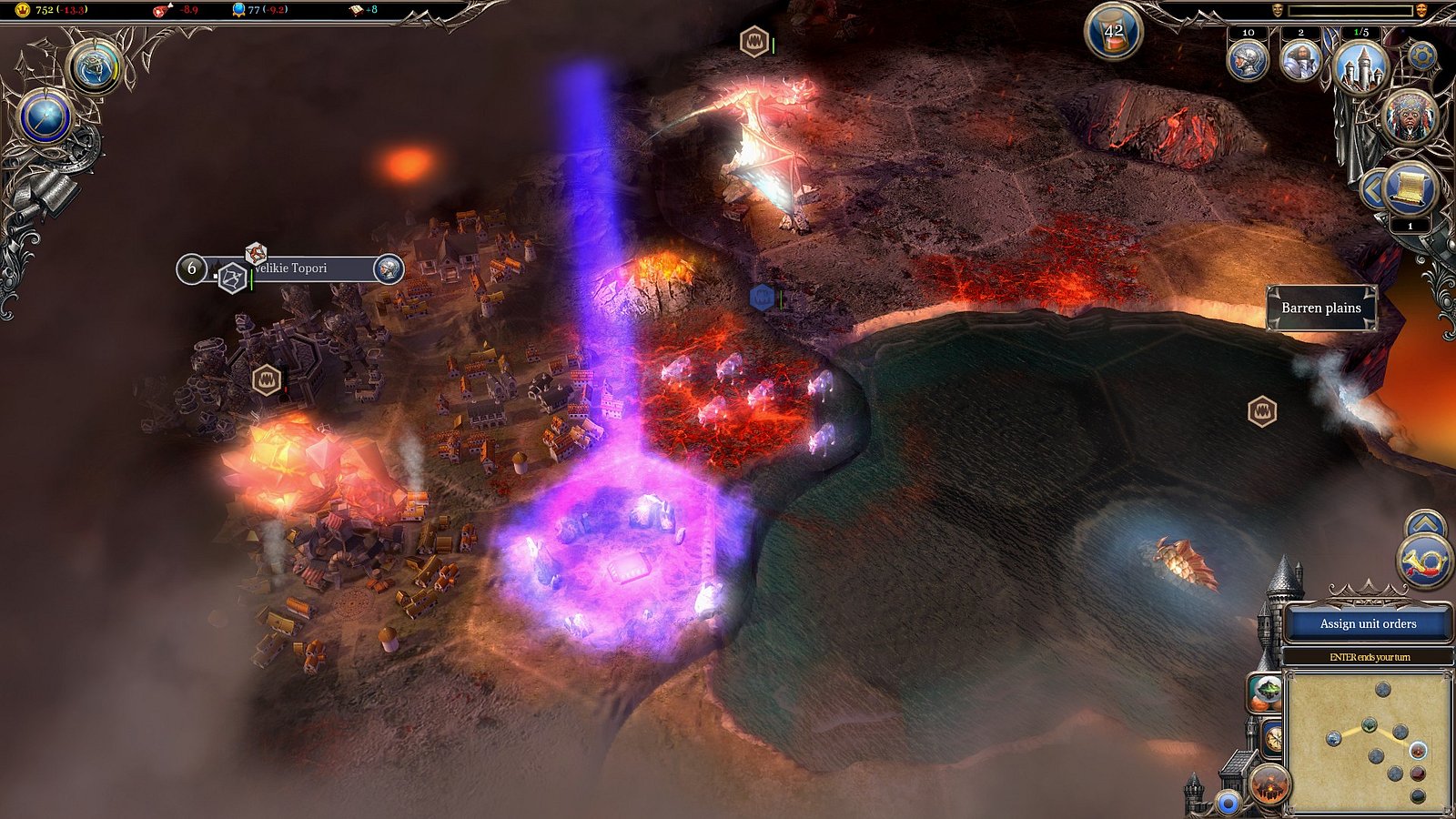Open the Great Mage portrait with feathered headdress
The width and height of the screenshot is (1456, 819).
tap(1410, 116)
